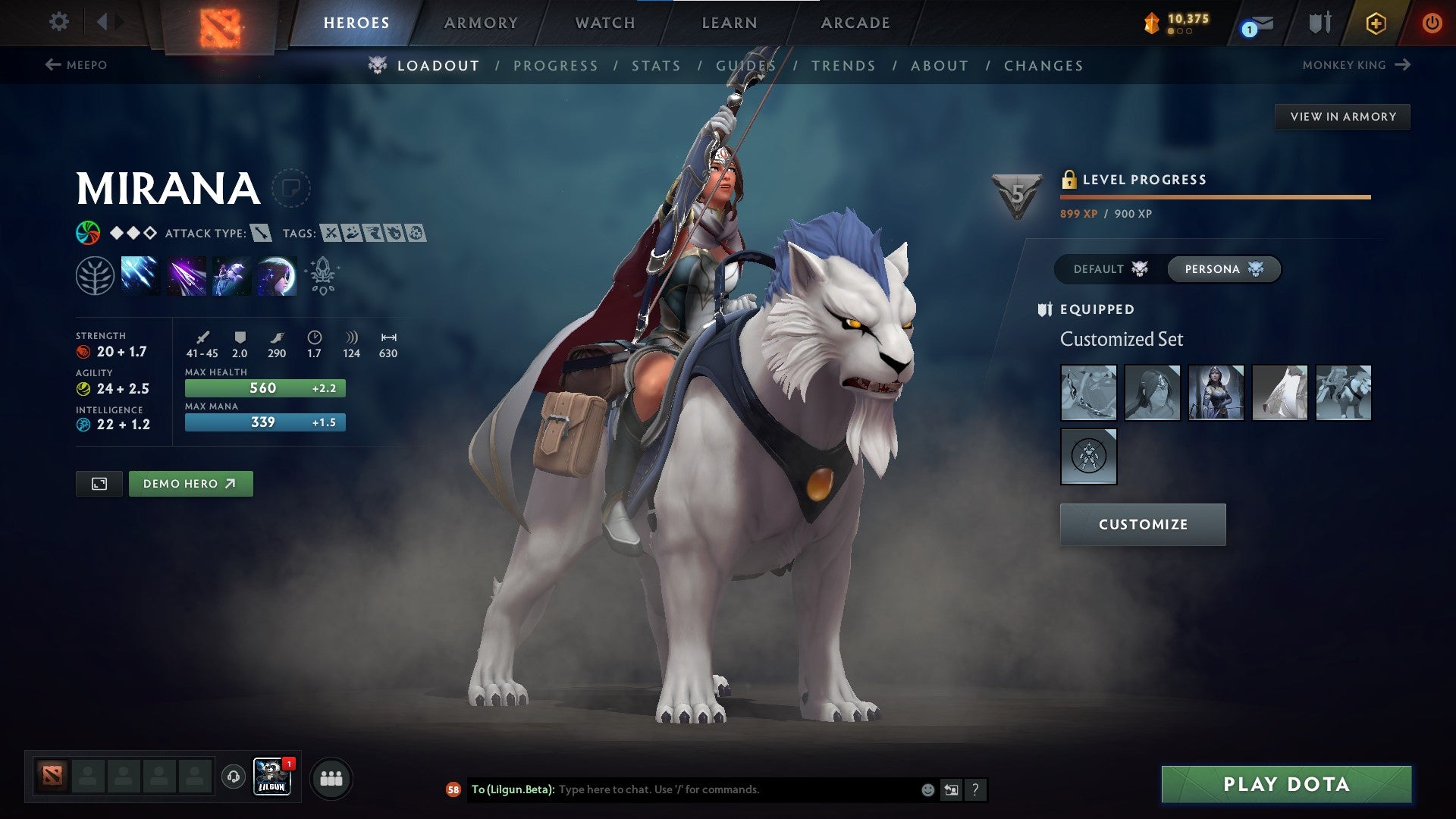The width and height of the screenshot is (1456, 819).
Task: Open Mirana's STATS tab
Action: (656, 65)
